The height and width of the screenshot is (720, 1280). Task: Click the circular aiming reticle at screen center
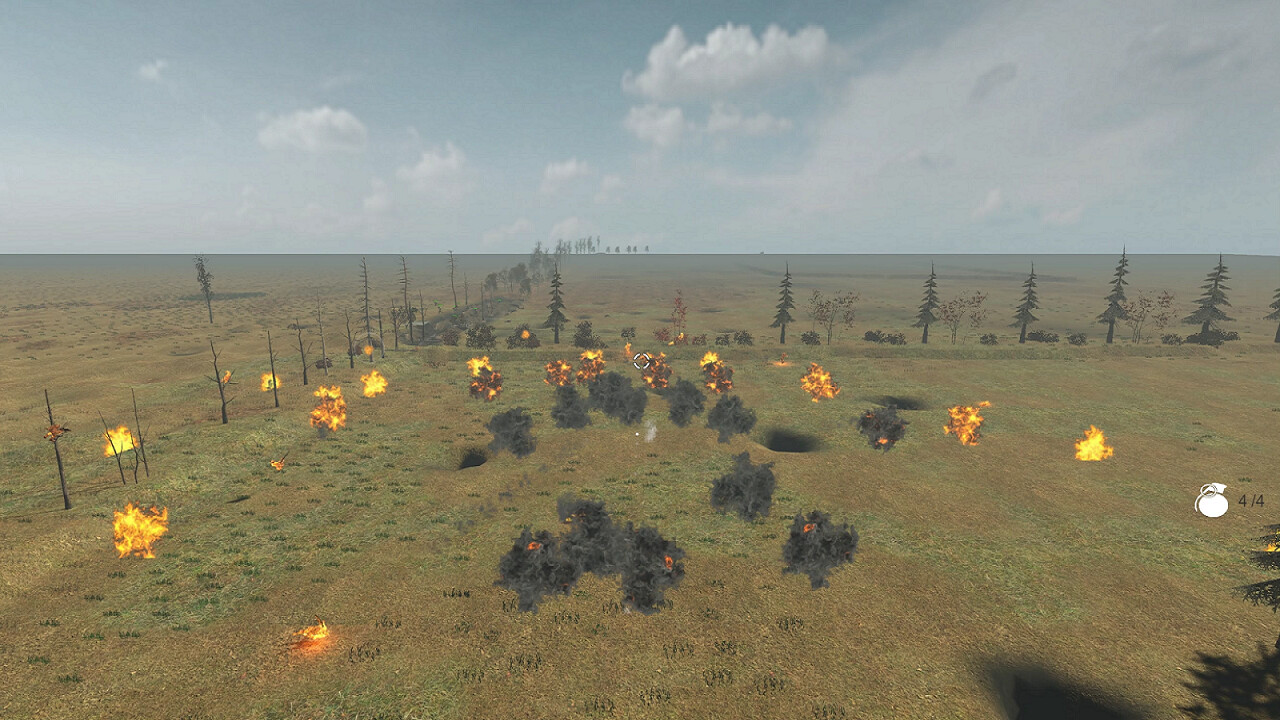point(641,360)
